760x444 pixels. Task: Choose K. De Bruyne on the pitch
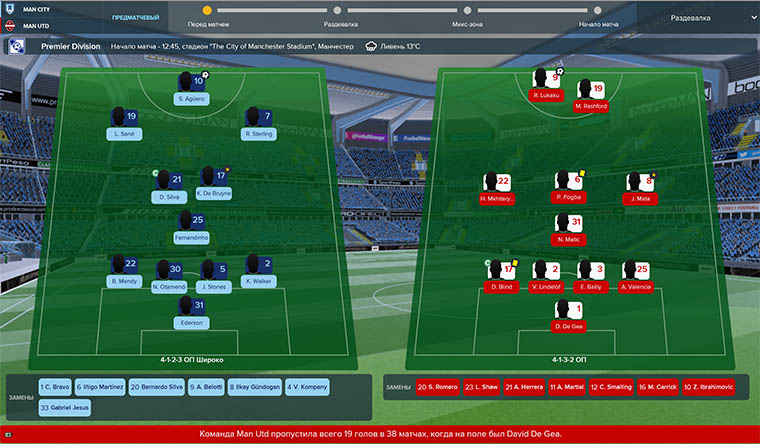214,183
